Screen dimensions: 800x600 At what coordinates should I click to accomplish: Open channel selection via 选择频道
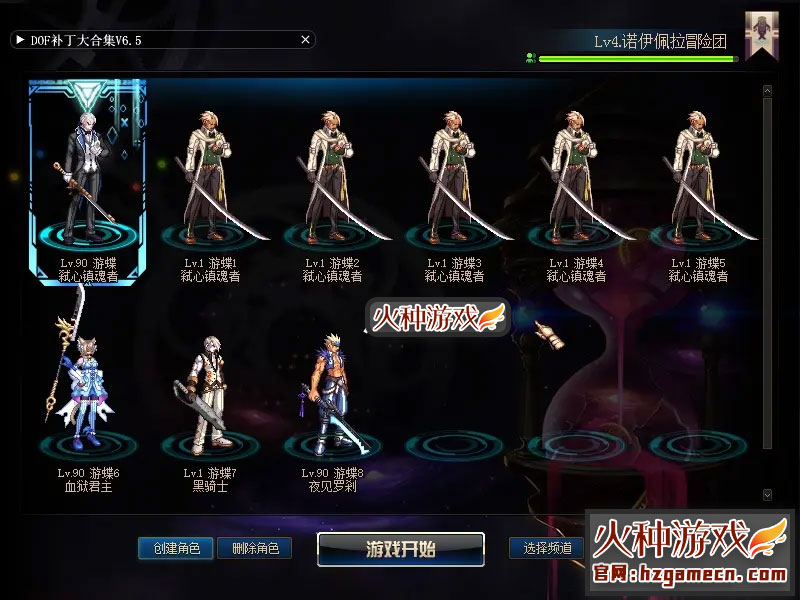547,548
